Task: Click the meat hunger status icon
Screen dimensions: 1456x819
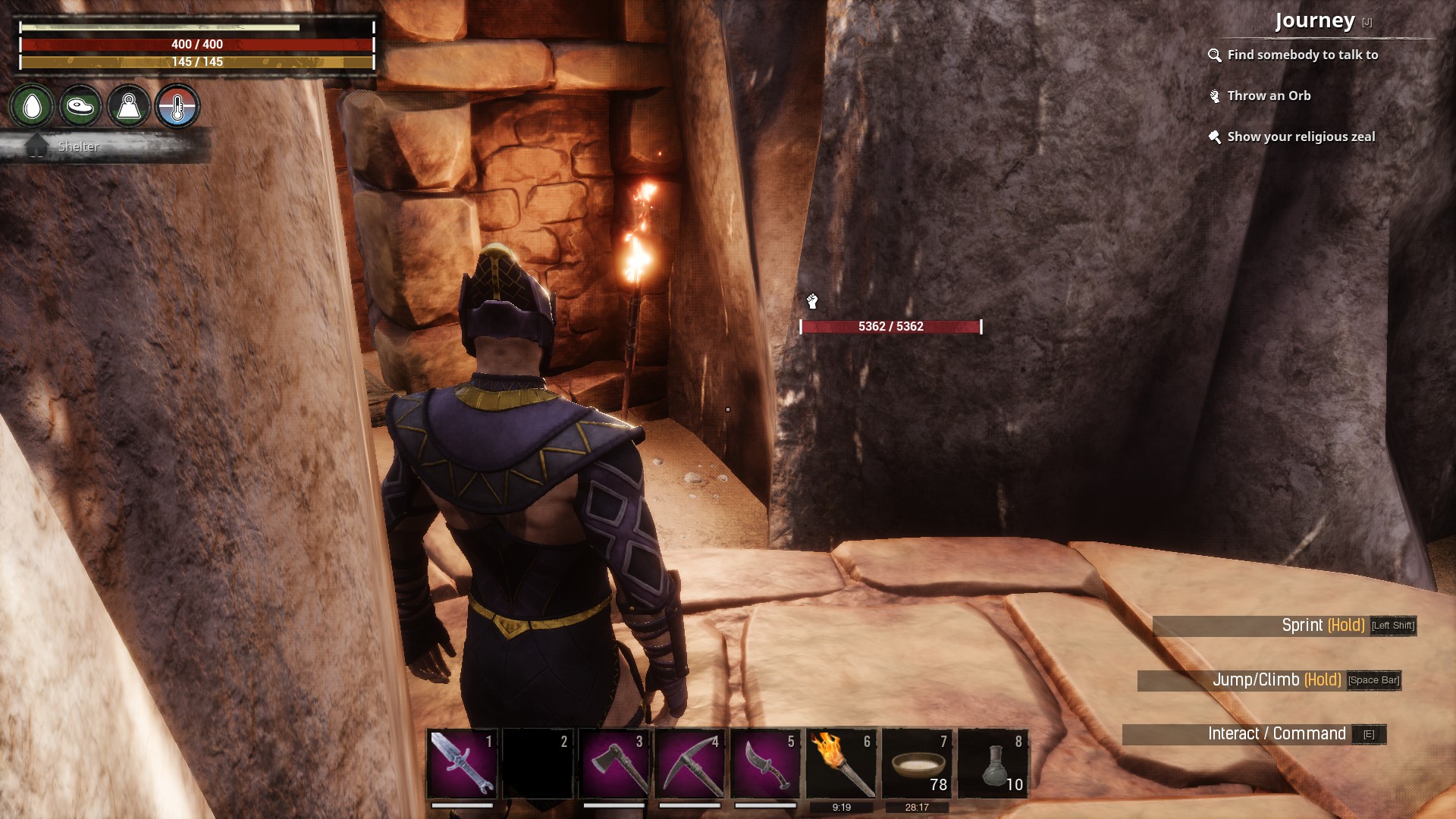Action: 80,106
